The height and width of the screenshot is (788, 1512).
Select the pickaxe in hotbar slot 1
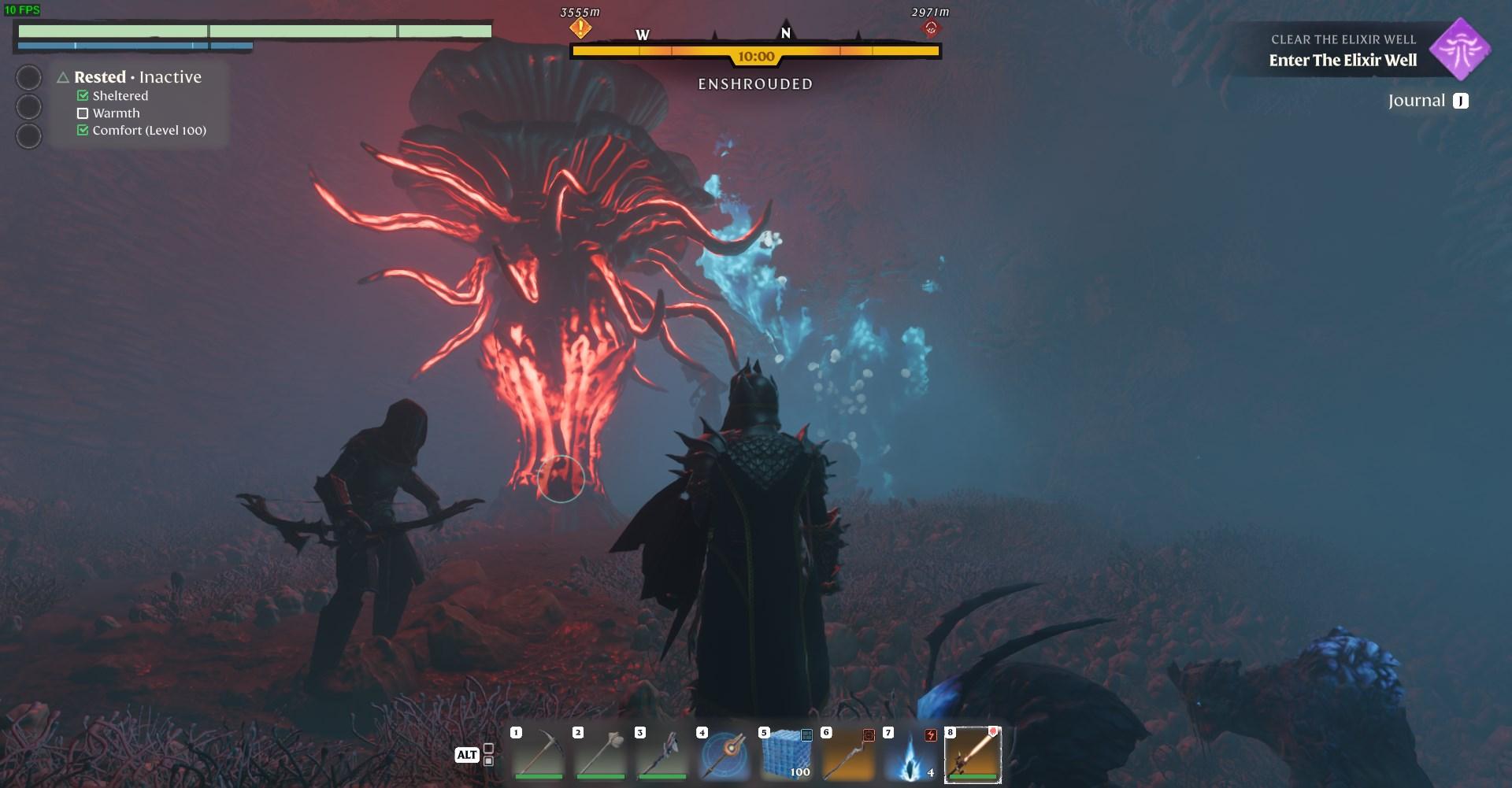pyautogui.click(x=539, y=754)
